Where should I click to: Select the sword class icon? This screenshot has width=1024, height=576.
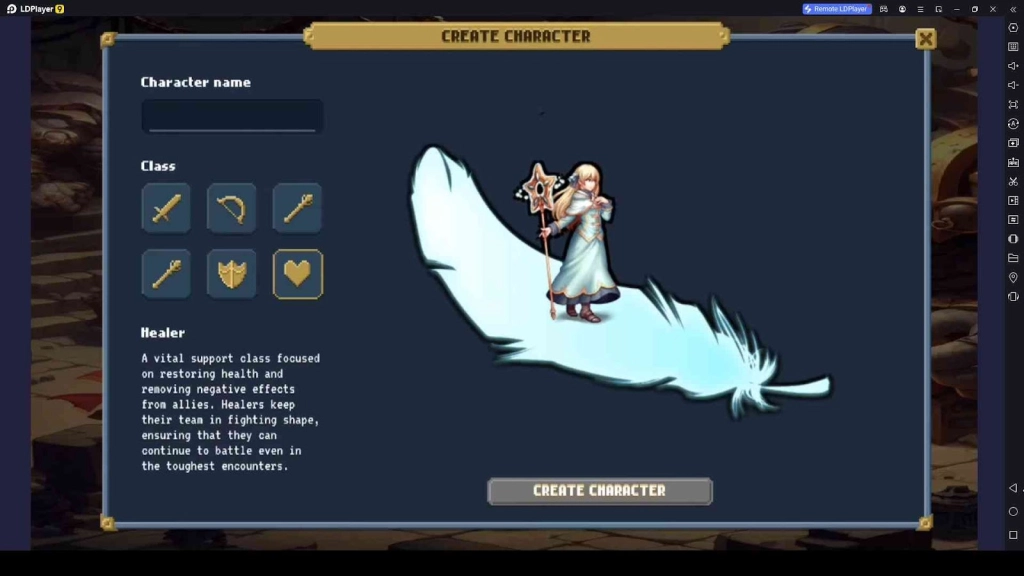click(x=166, y=208)
